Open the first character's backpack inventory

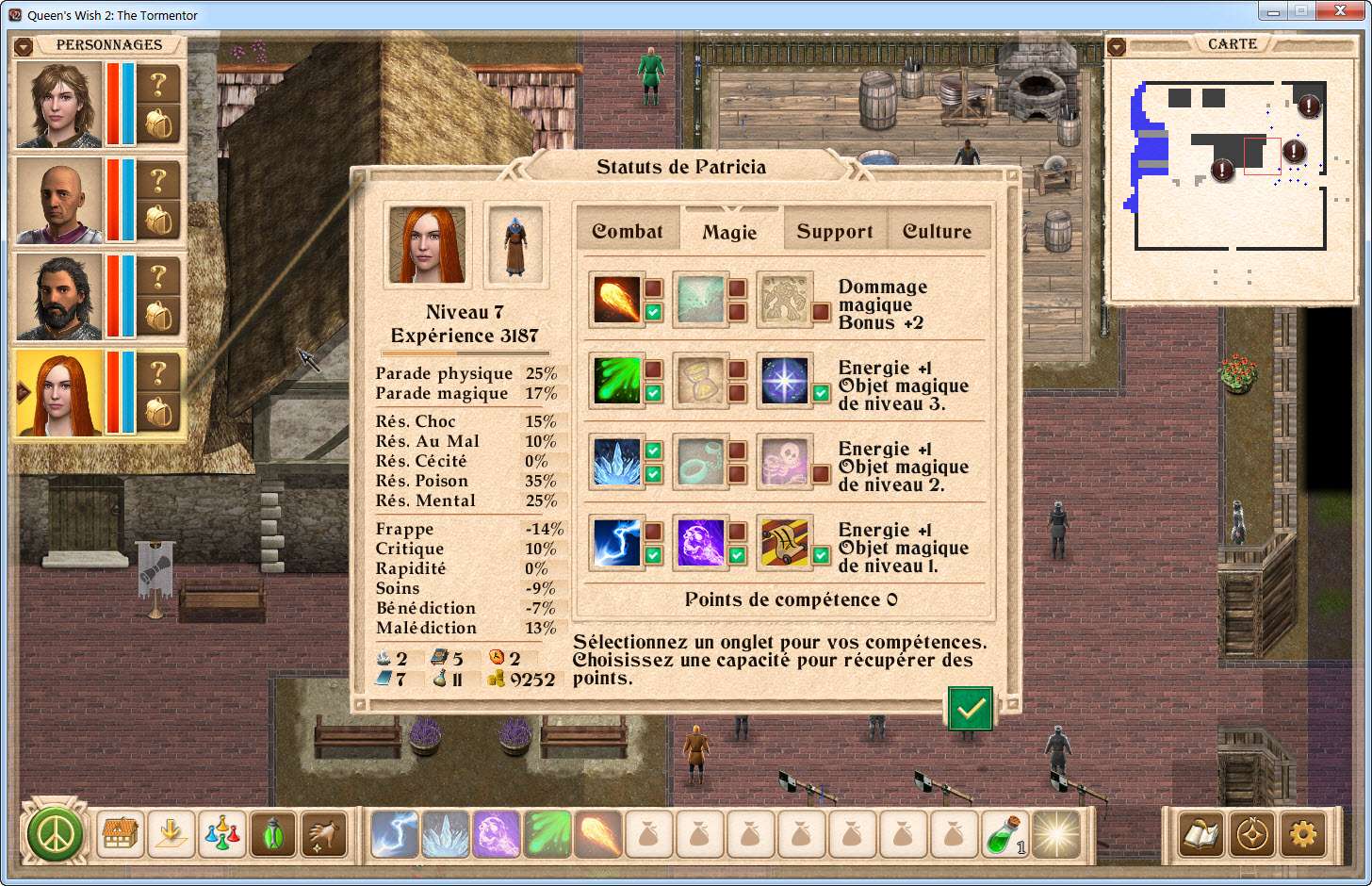159,124
